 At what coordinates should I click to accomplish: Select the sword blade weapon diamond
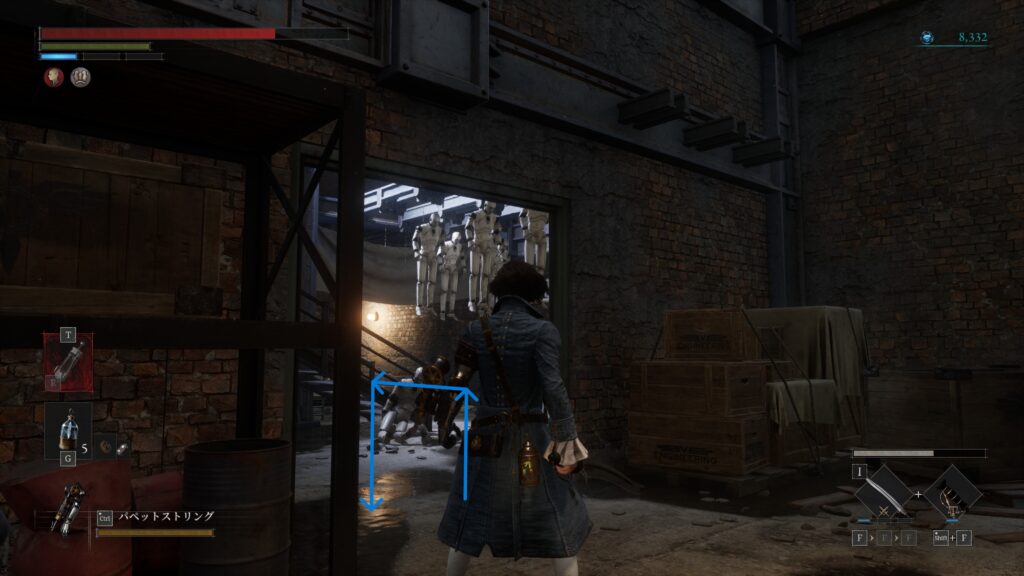(x=881, y=493)
